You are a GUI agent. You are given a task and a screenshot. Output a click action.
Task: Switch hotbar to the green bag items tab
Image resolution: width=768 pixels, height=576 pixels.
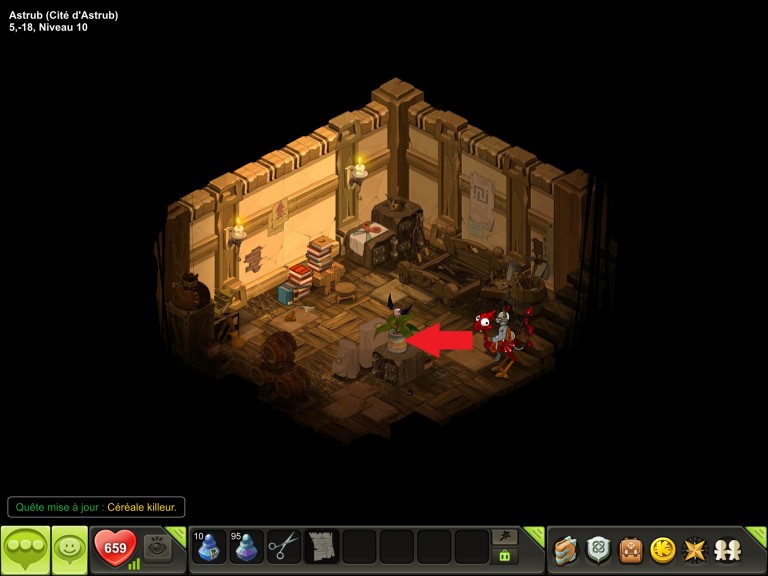pyautogui.click(x=505, y=556)
